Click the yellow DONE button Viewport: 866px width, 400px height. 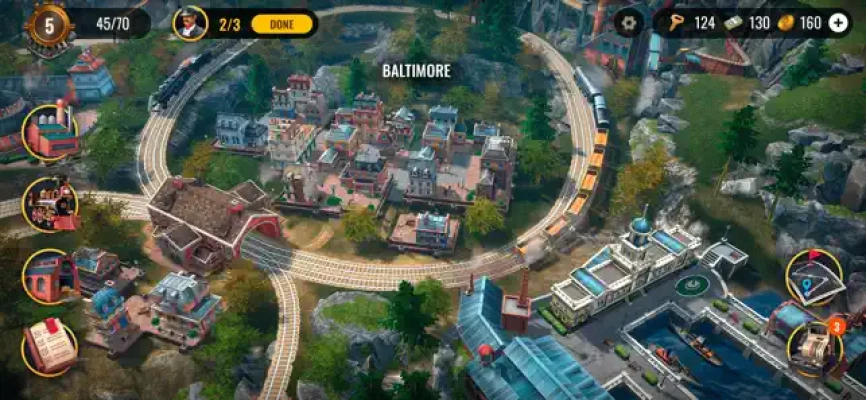[x=282, y=23]
